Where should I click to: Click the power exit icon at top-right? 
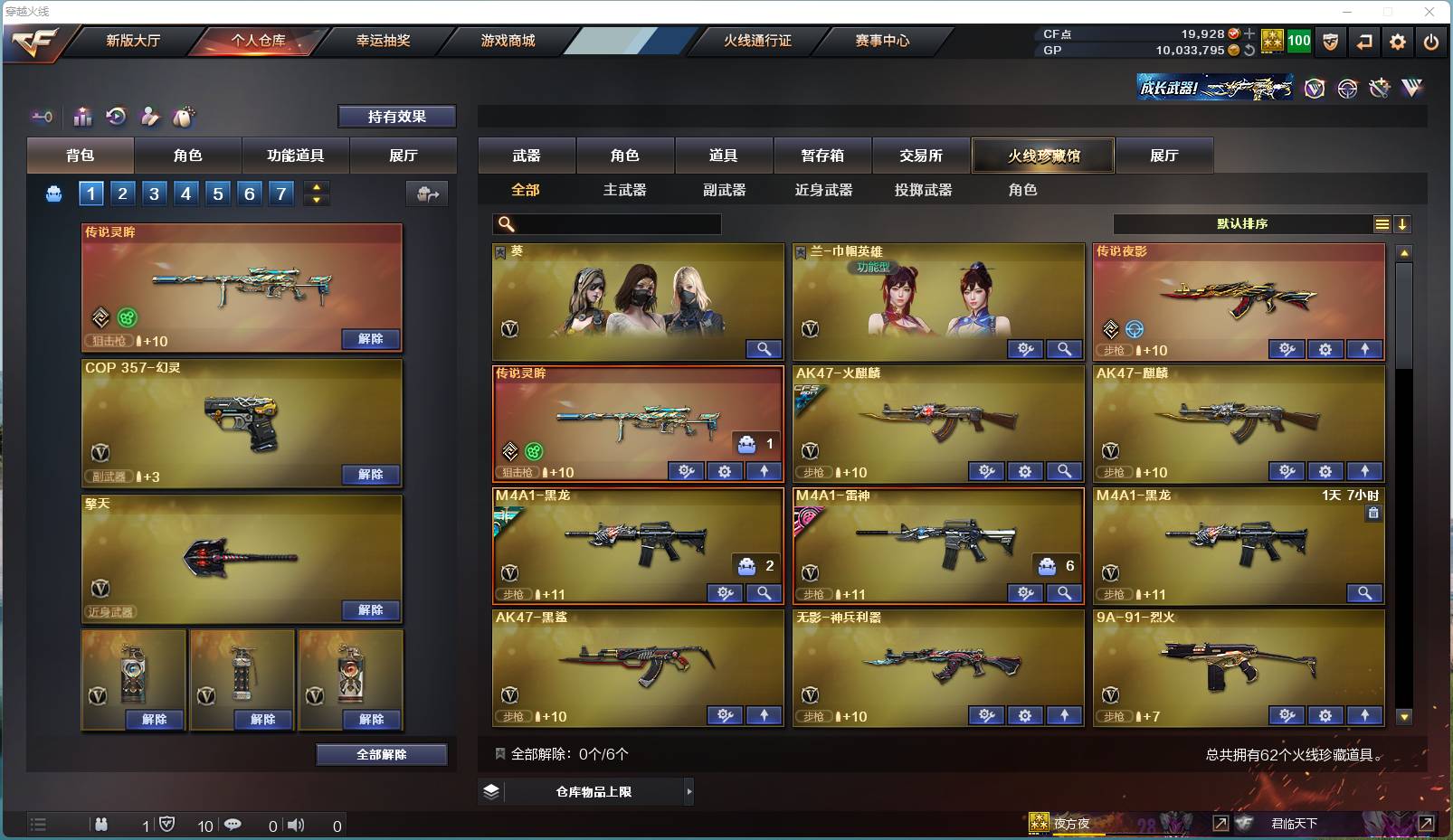point(1432,42)
